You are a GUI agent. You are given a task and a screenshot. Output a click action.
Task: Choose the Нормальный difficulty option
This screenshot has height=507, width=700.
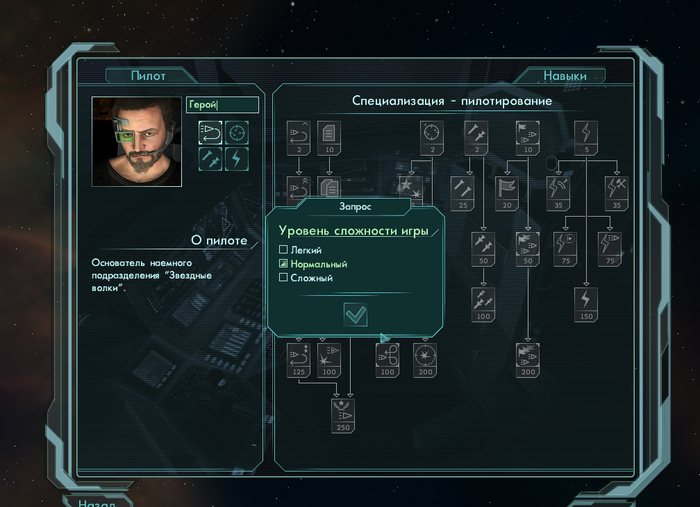[x=284, y=263]
